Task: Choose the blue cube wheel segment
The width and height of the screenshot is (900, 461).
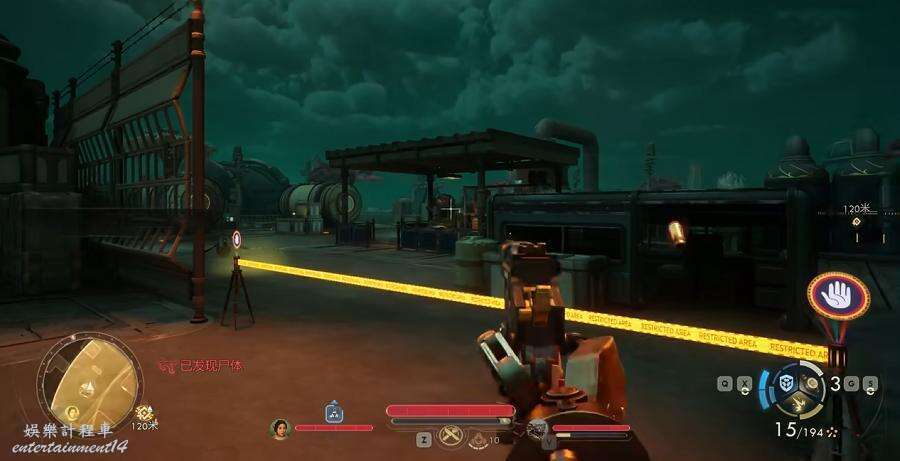Action: tap(787, 383)
